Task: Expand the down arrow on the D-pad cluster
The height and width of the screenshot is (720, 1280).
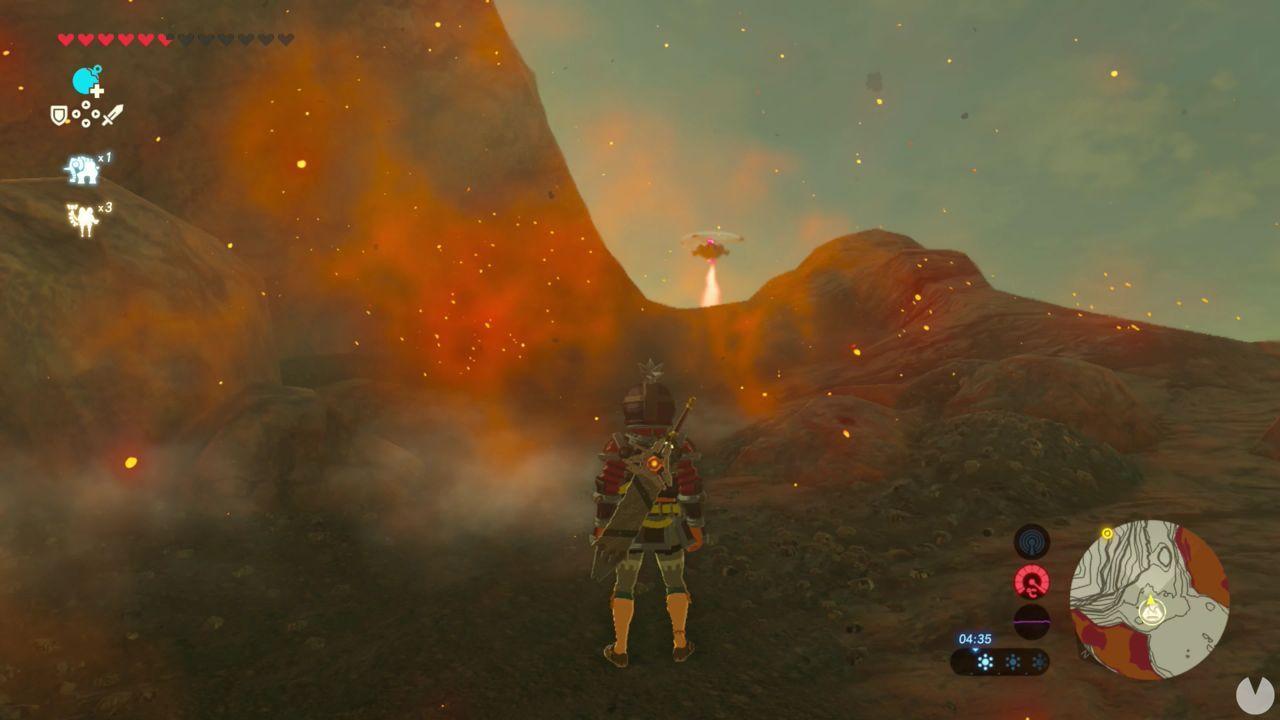Action: 86,122
